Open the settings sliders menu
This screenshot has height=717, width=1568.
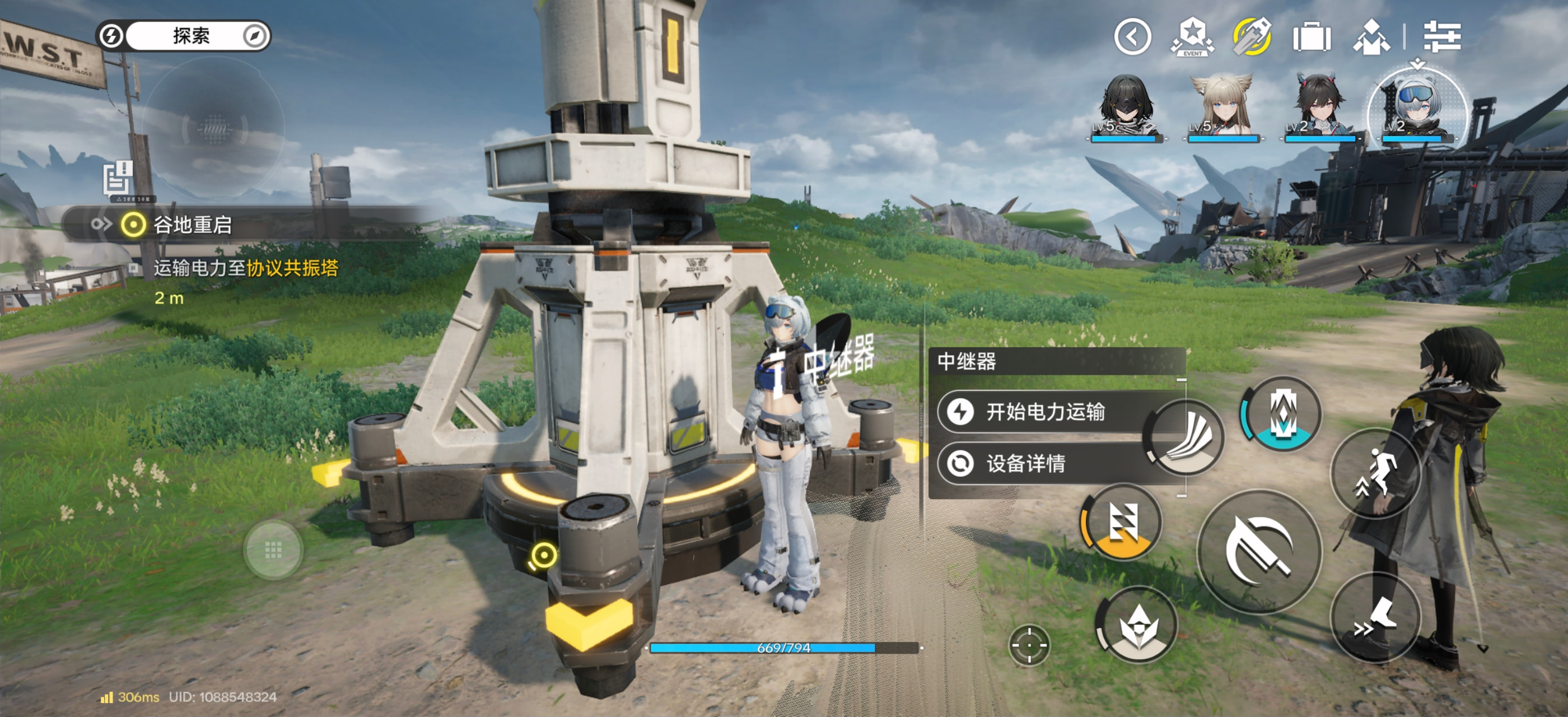pyautogui.click(x=1441, y=37)
